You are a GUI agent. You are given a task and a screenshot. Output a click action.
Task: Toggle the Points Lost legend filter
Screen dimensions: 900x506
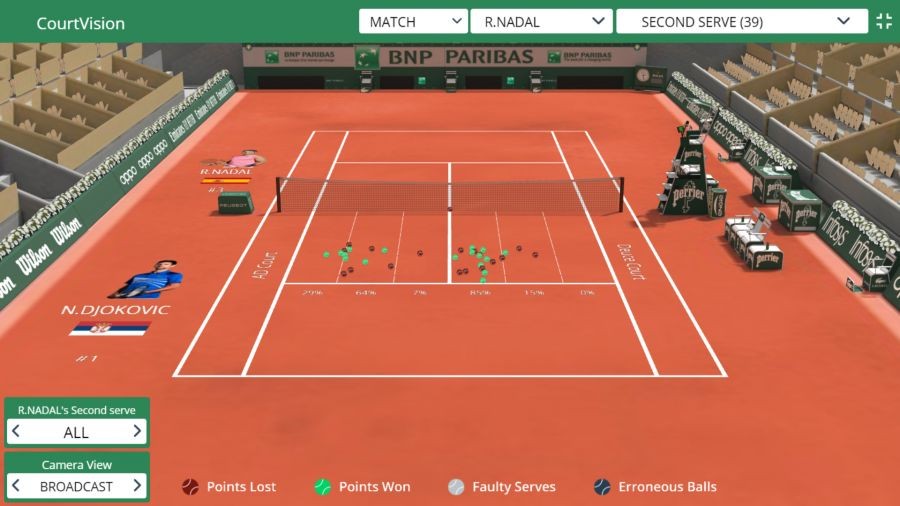[229, 487]
